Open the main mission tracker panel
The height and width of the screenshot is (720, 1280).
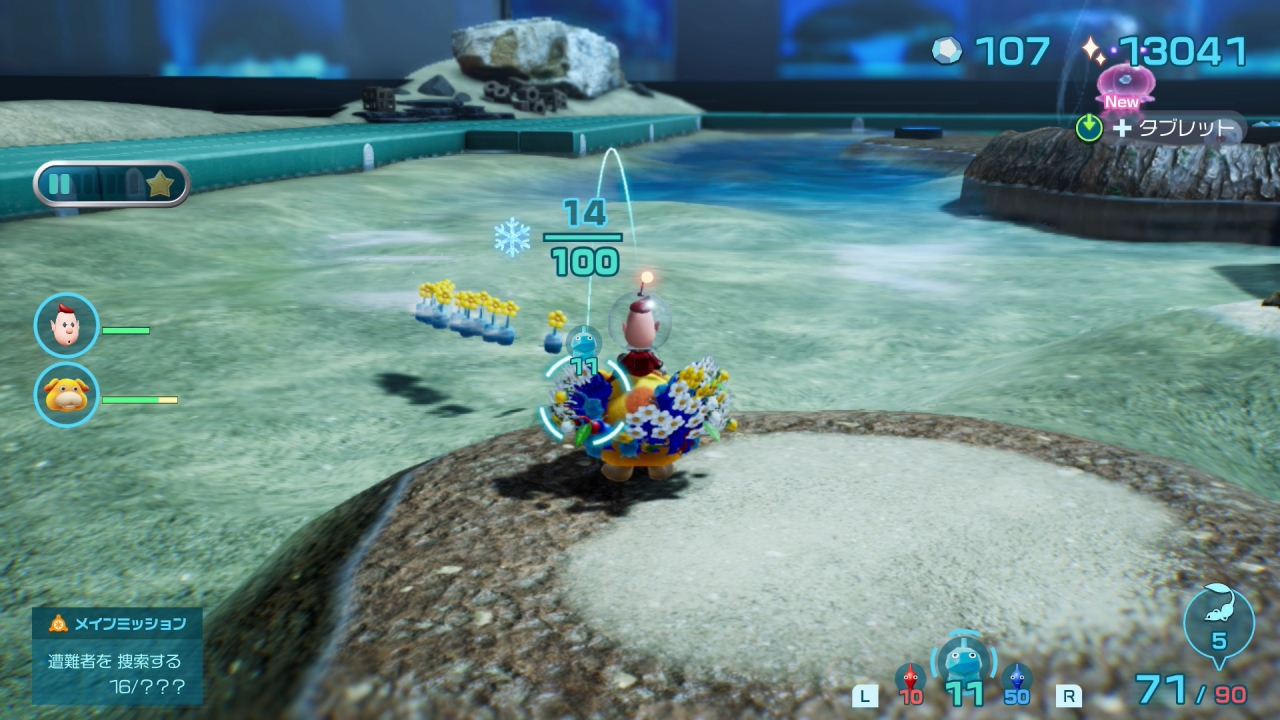click(x=117, y=655)
